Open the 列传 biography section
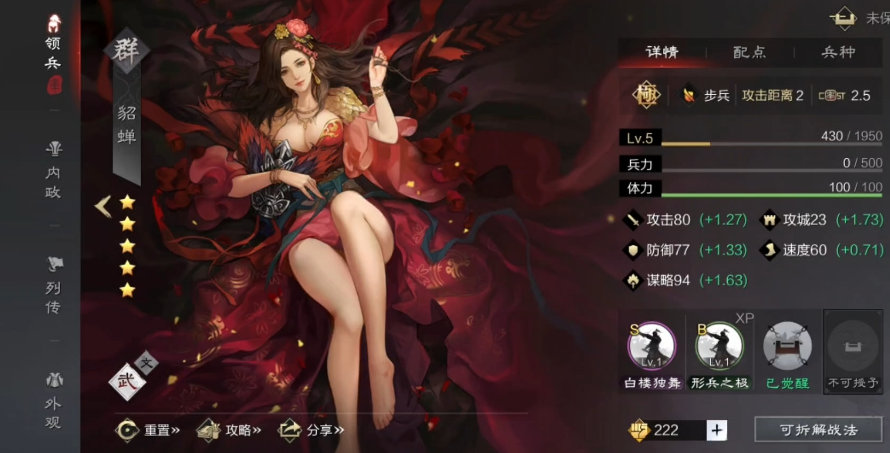Image resolution: width=890 pixels, height=453 pixels. (x=53, y=284)
